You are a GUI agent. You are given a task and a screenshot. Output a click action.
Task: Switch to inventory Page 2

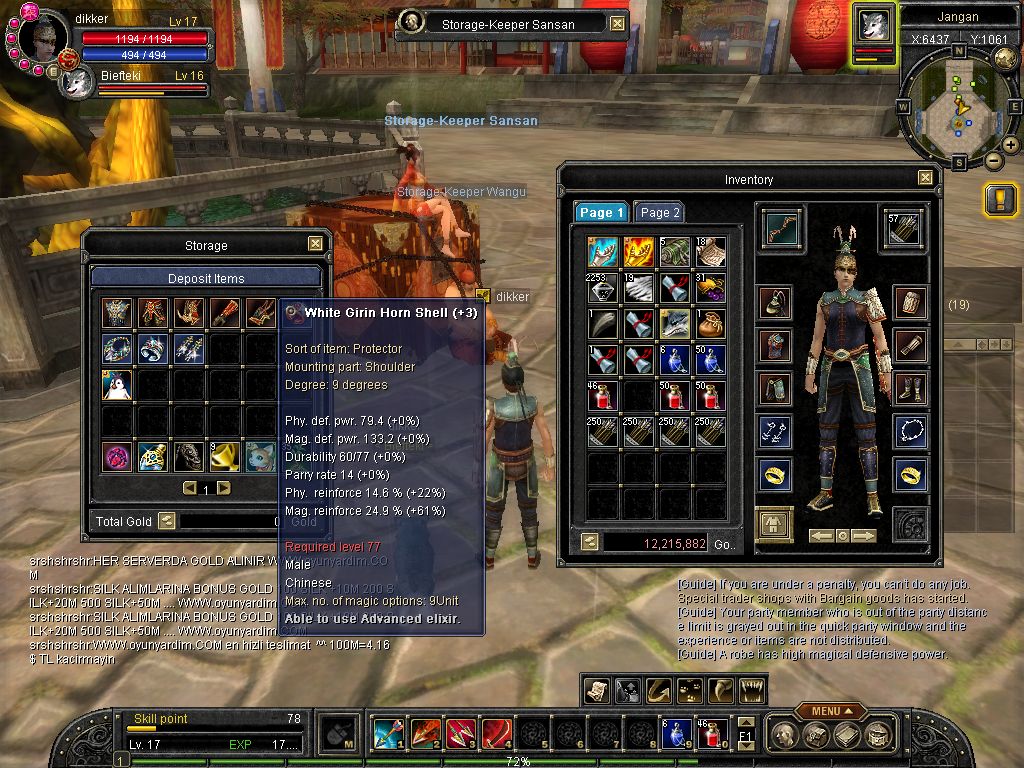click(660, 213)
